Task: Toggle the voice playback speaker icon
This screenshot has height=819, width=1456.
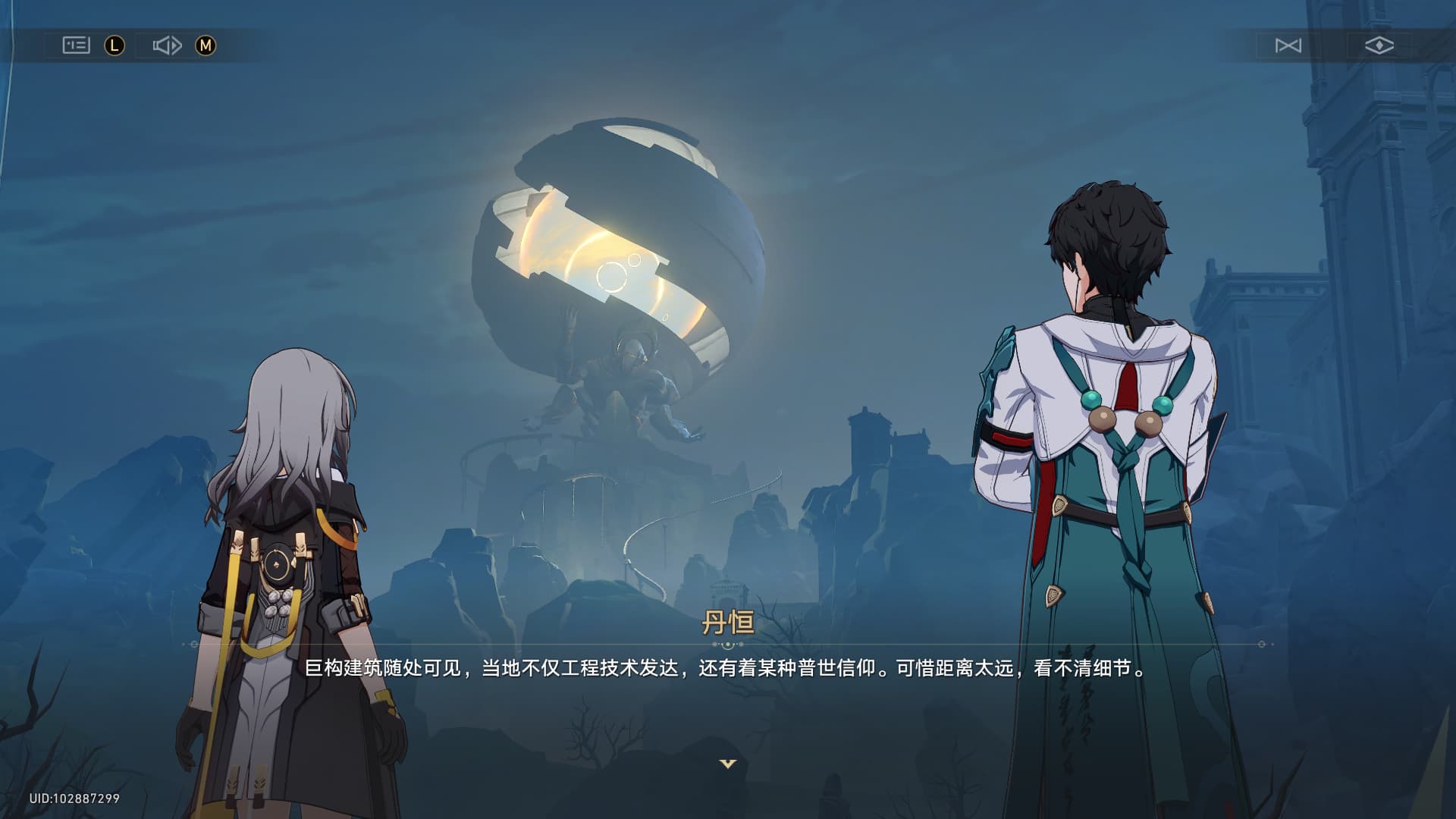Action: (x=167, y=45)
